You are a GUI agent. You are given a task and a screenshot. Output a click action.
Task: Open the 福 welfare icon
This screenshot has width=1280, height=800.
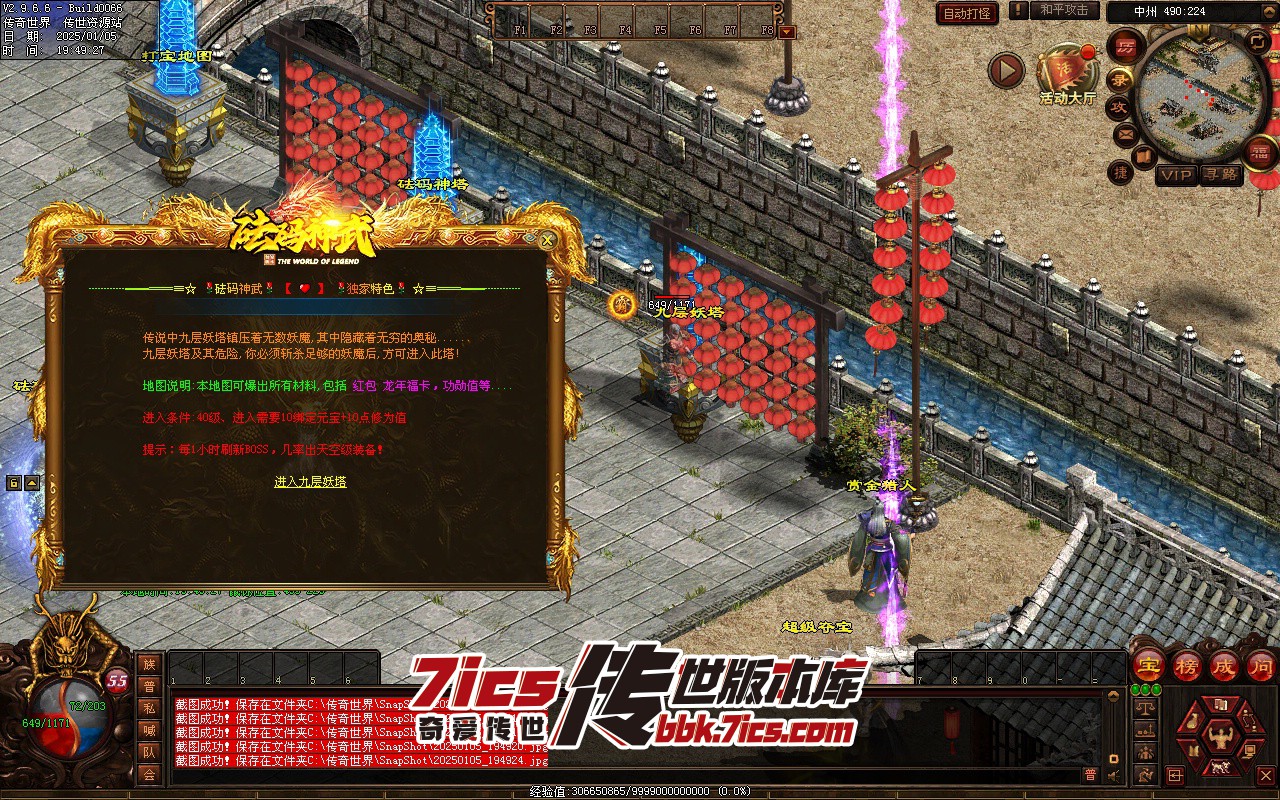[x=1261, y=152]
